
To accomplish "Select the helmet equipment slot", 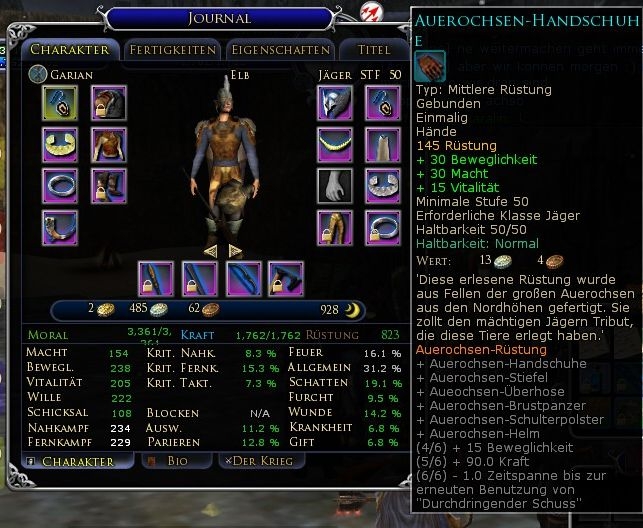I will pos(334,103).
